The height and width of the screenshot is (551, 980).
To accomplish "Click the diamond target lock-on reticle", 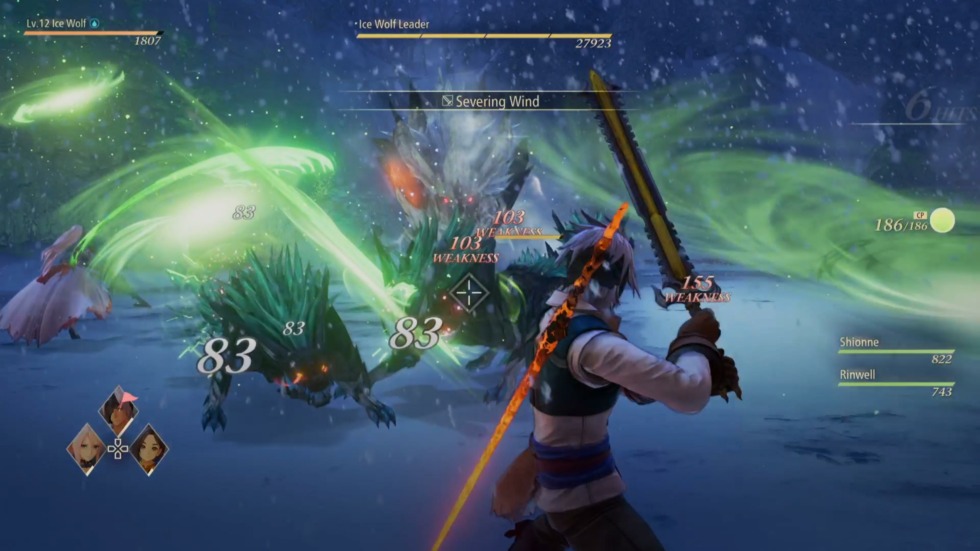I will click(469, 292).
